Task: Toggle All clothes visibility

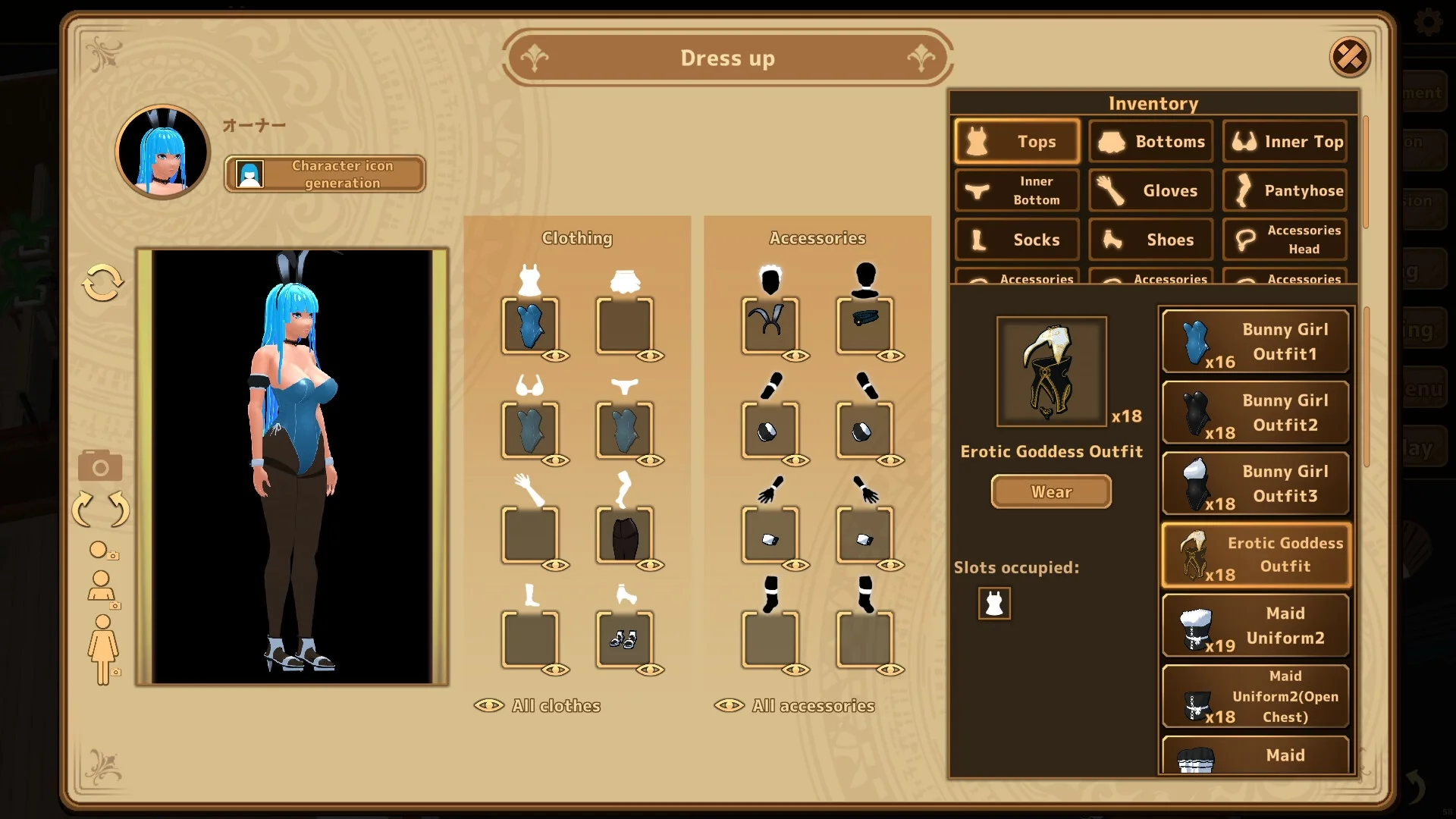Action: (x=538, y=706)
